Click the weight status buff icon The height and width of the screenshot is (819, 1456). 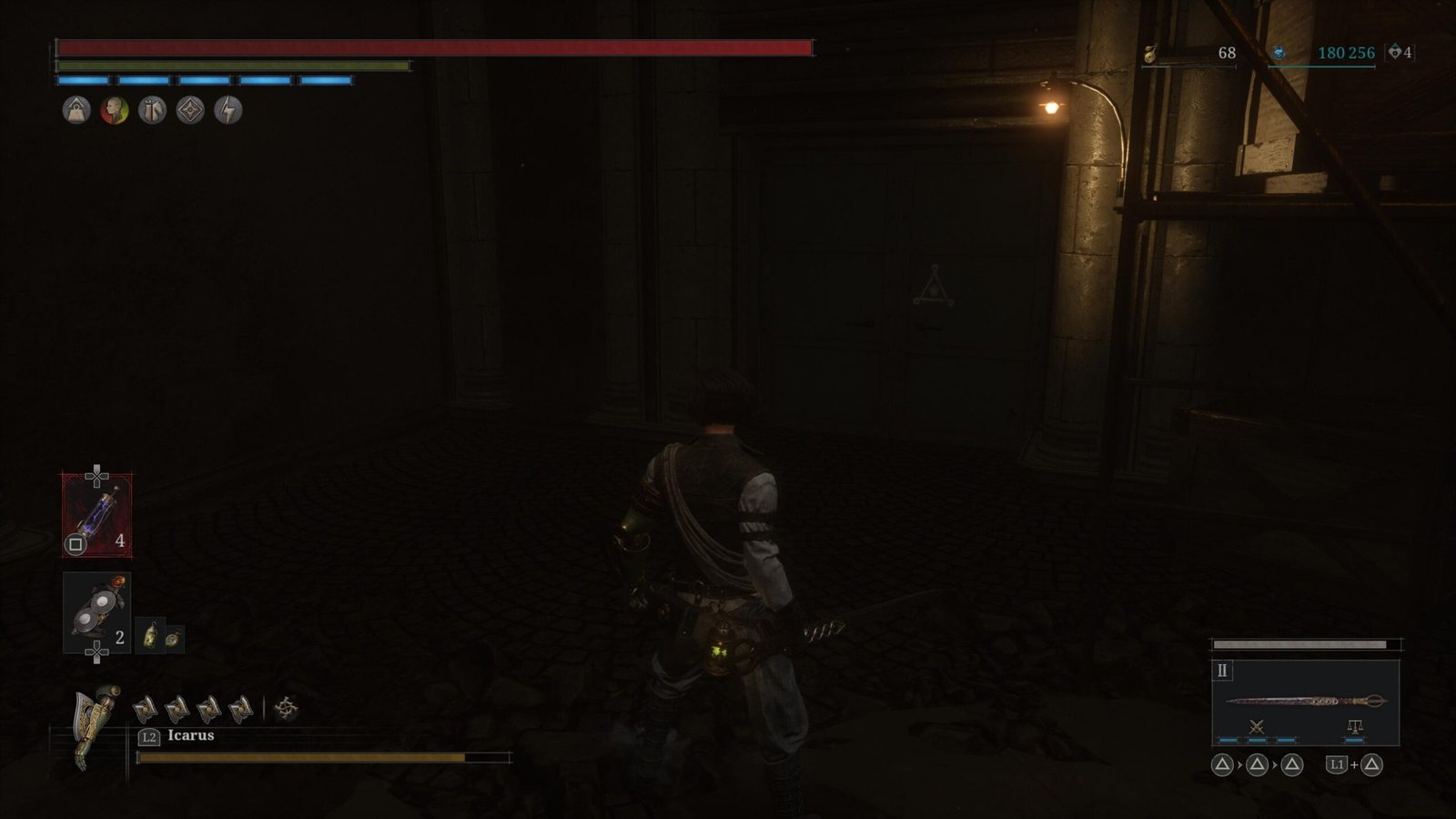pos(76,110)
